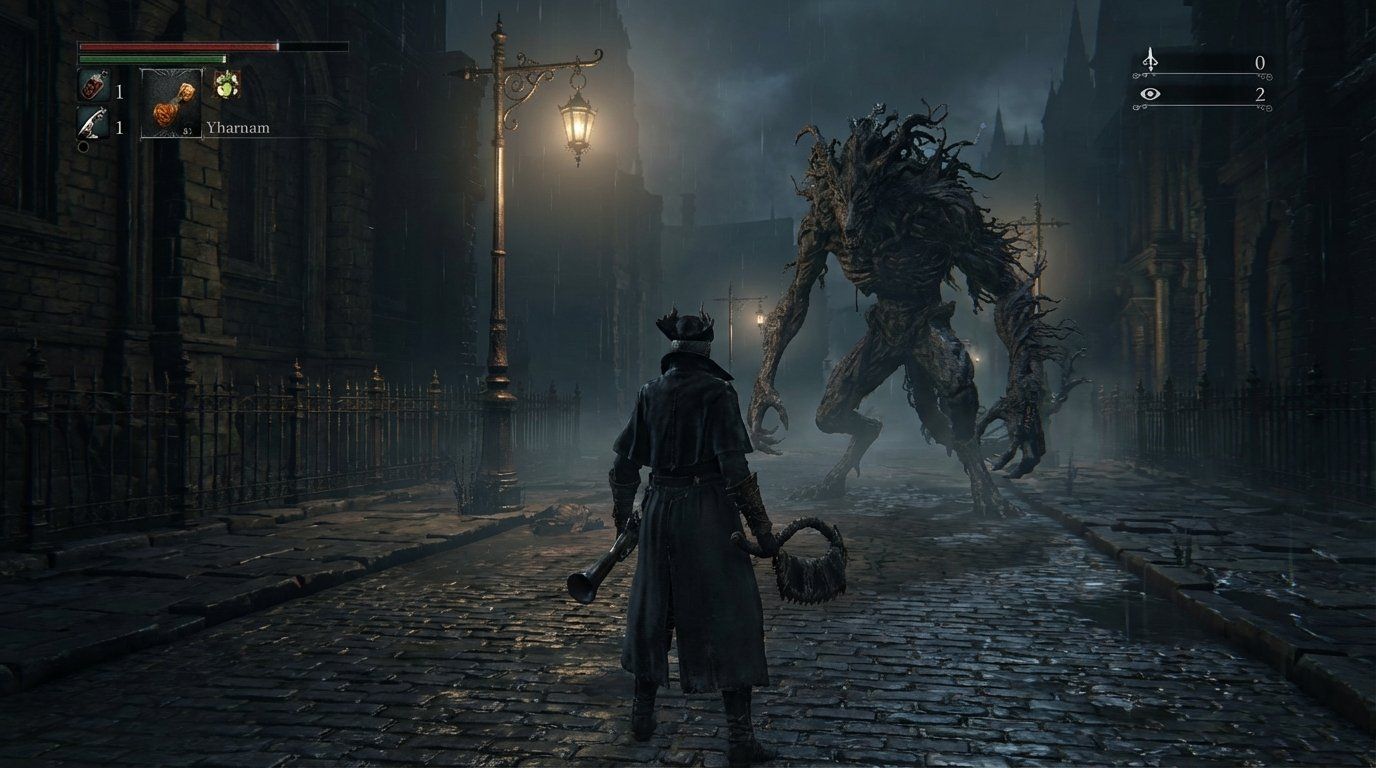The width and height of the screenshot is (1376, 768).
Task: Click the small circle below the quick slots
Action: point(82,146)
